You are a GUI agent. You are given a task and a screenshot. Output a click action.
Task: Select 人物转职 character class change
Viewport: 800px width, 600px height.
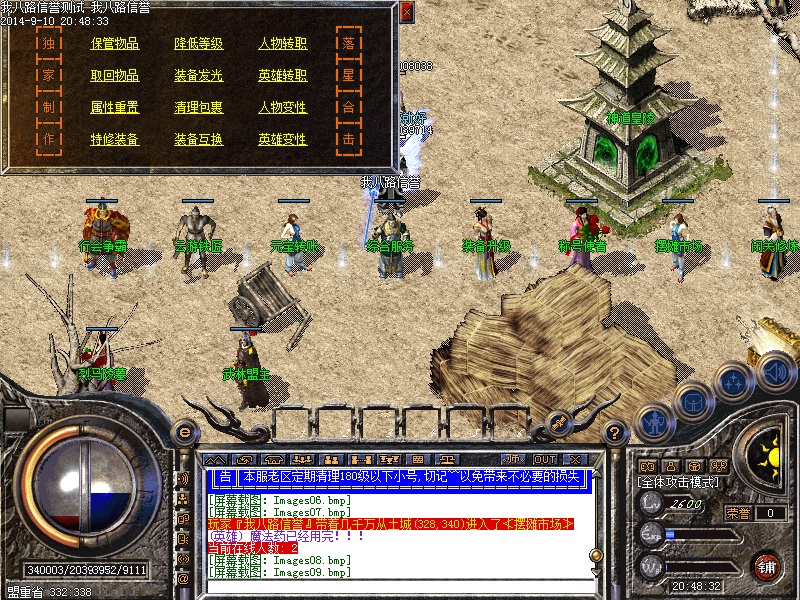283,44
